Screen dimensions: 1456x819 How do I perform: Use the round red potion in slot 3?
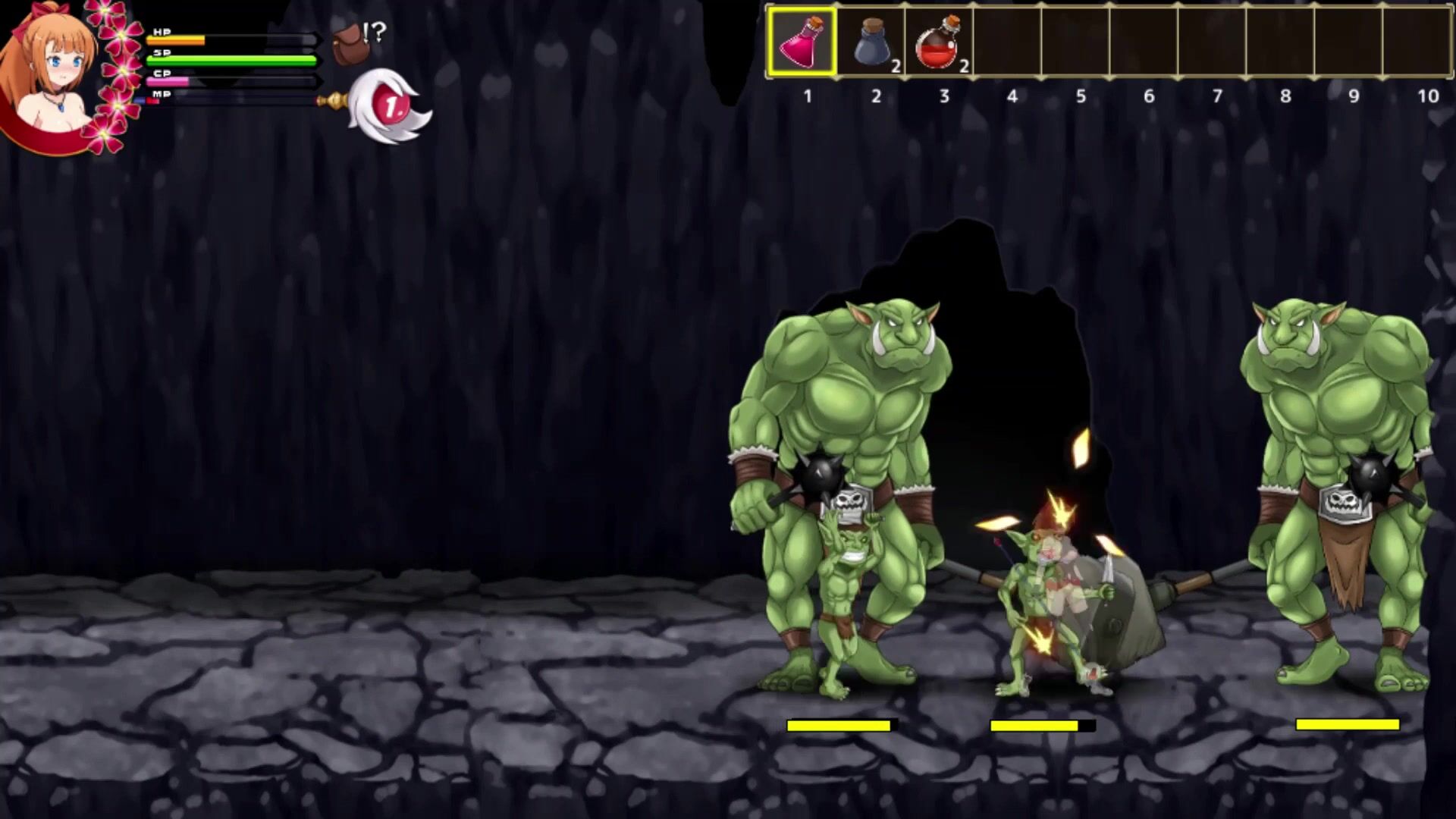939,42
